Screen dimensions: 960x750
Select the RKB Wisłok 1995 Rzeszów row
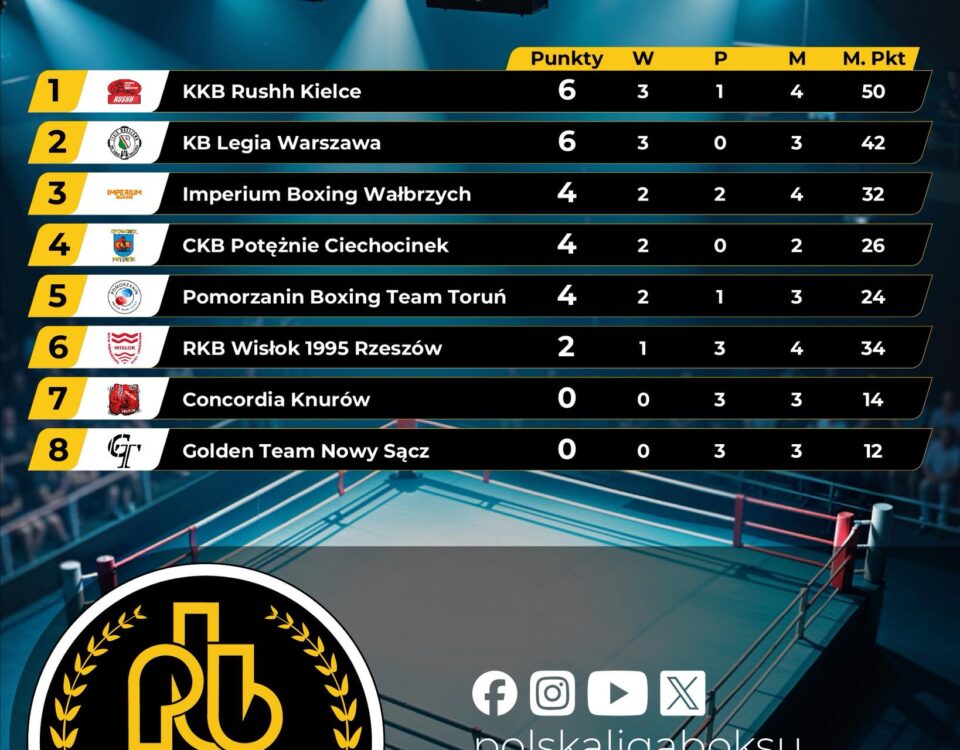(312, 348)
